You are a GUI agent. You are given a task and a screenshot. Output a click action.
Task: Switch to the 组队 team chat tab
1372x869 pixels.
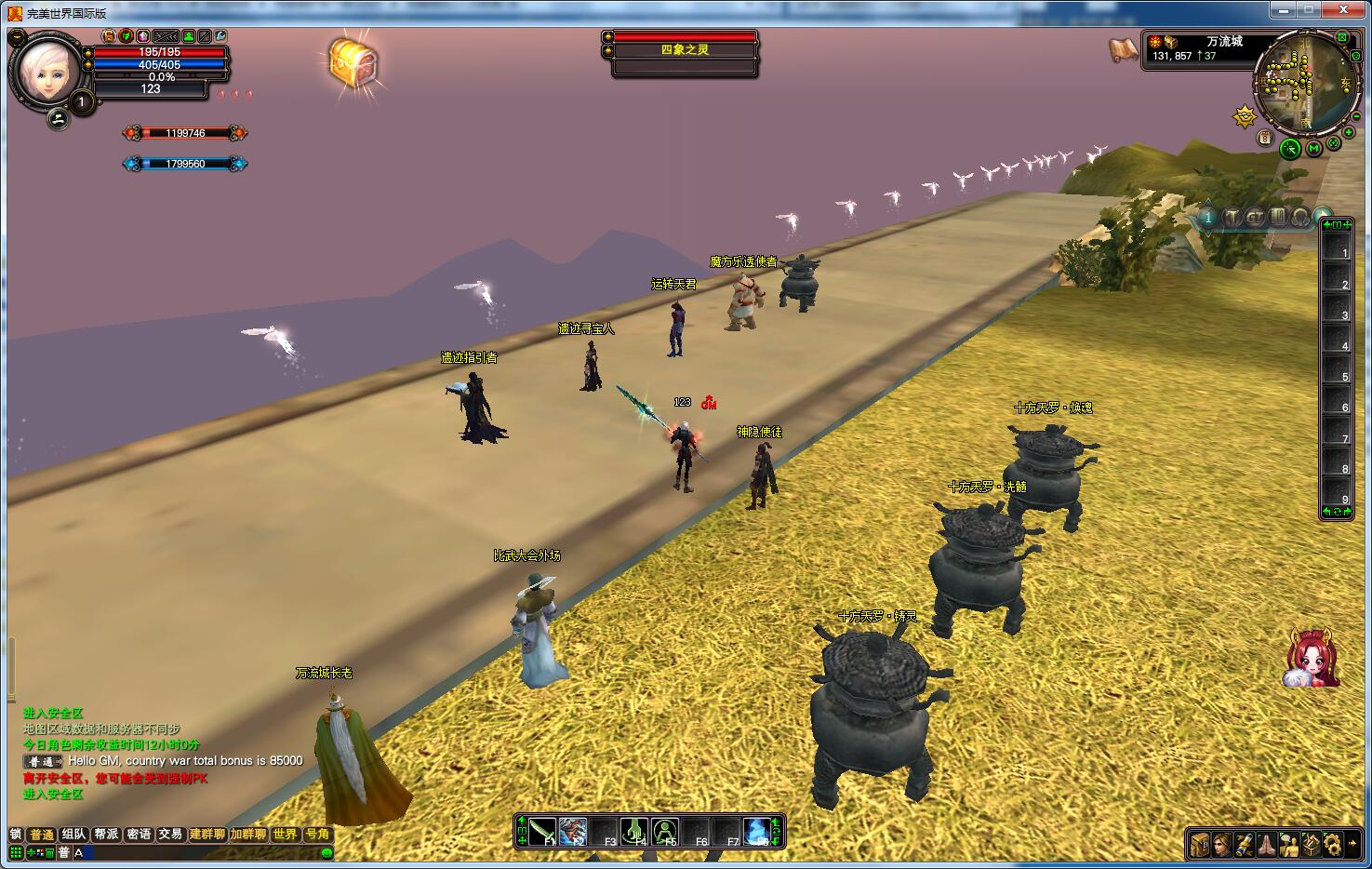tap(73, 835)
